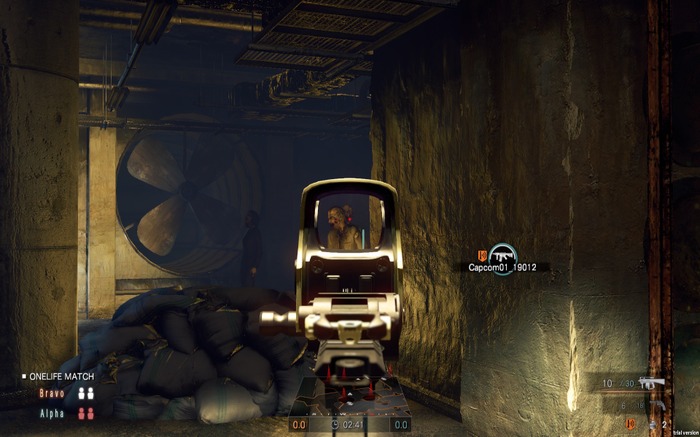Image resolution: width=700 pixels, height=437 pixels.
Task: Click the Capcom01_19012 player name tag
Action: click(x=502, y=268)
